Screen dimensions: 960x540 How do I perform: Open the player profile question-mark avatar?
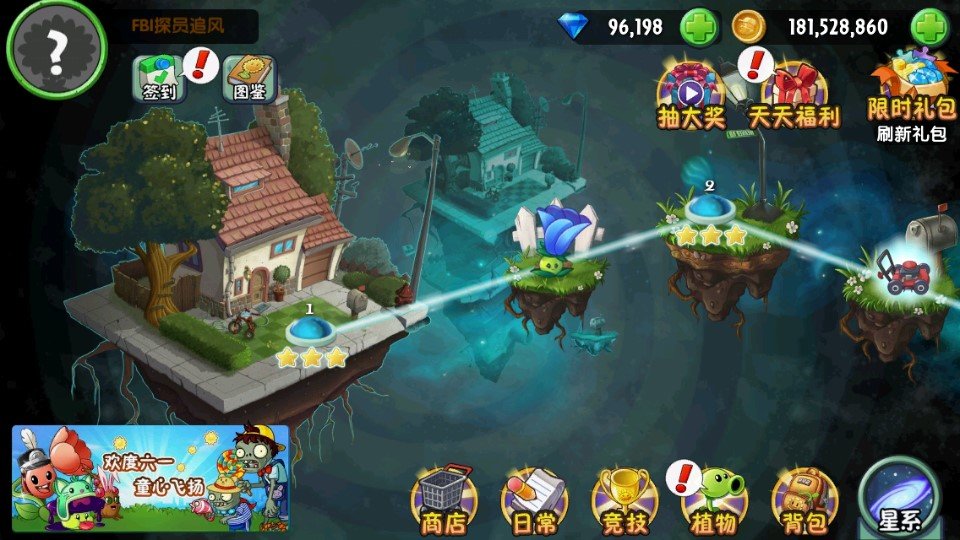pos(56,47)
